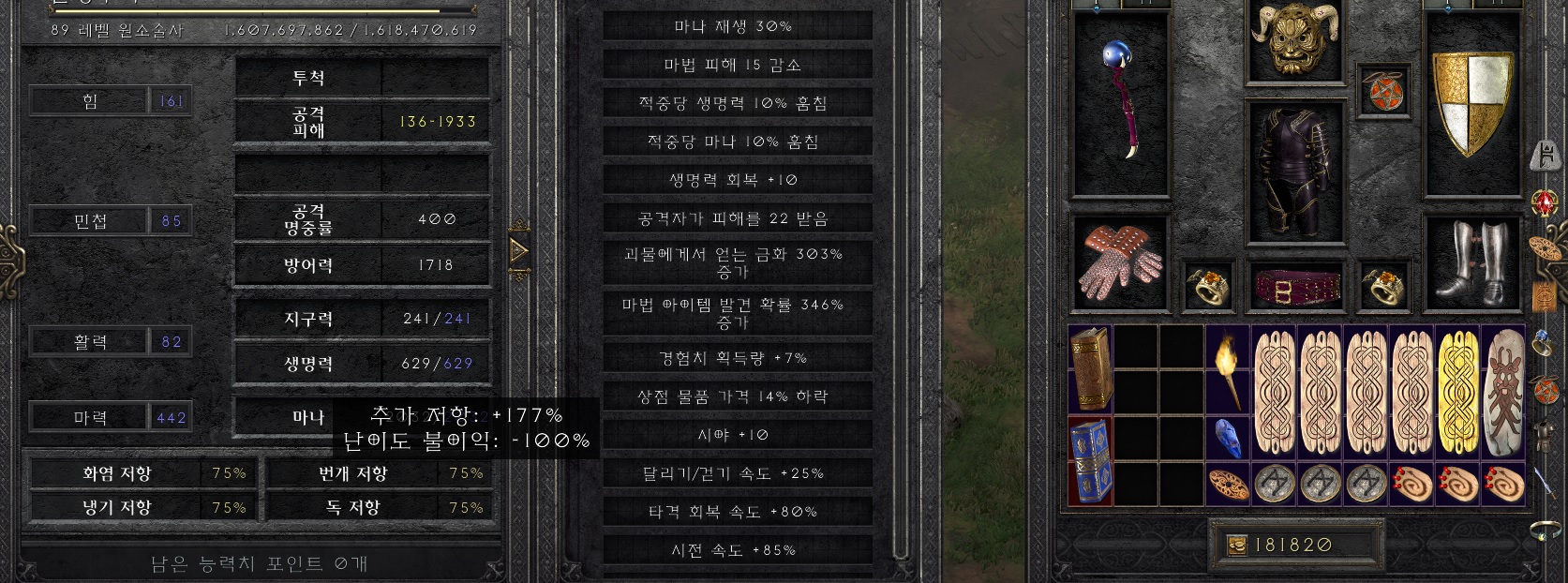
Task: Select the blue gem in inventory
Action: click(1227, 438)
